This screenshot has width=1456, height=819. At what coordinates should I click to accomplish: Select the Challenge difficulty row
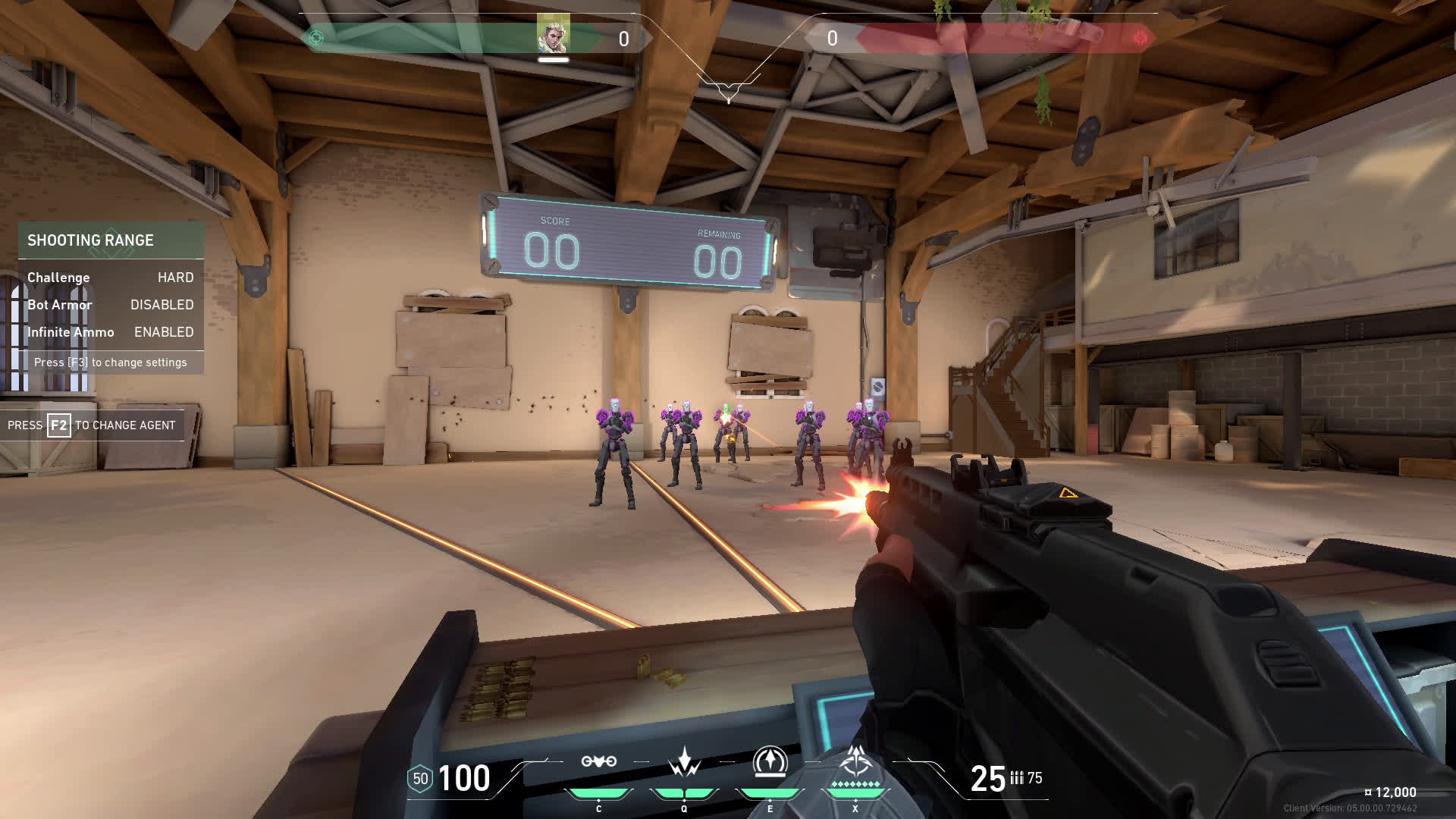111,278
